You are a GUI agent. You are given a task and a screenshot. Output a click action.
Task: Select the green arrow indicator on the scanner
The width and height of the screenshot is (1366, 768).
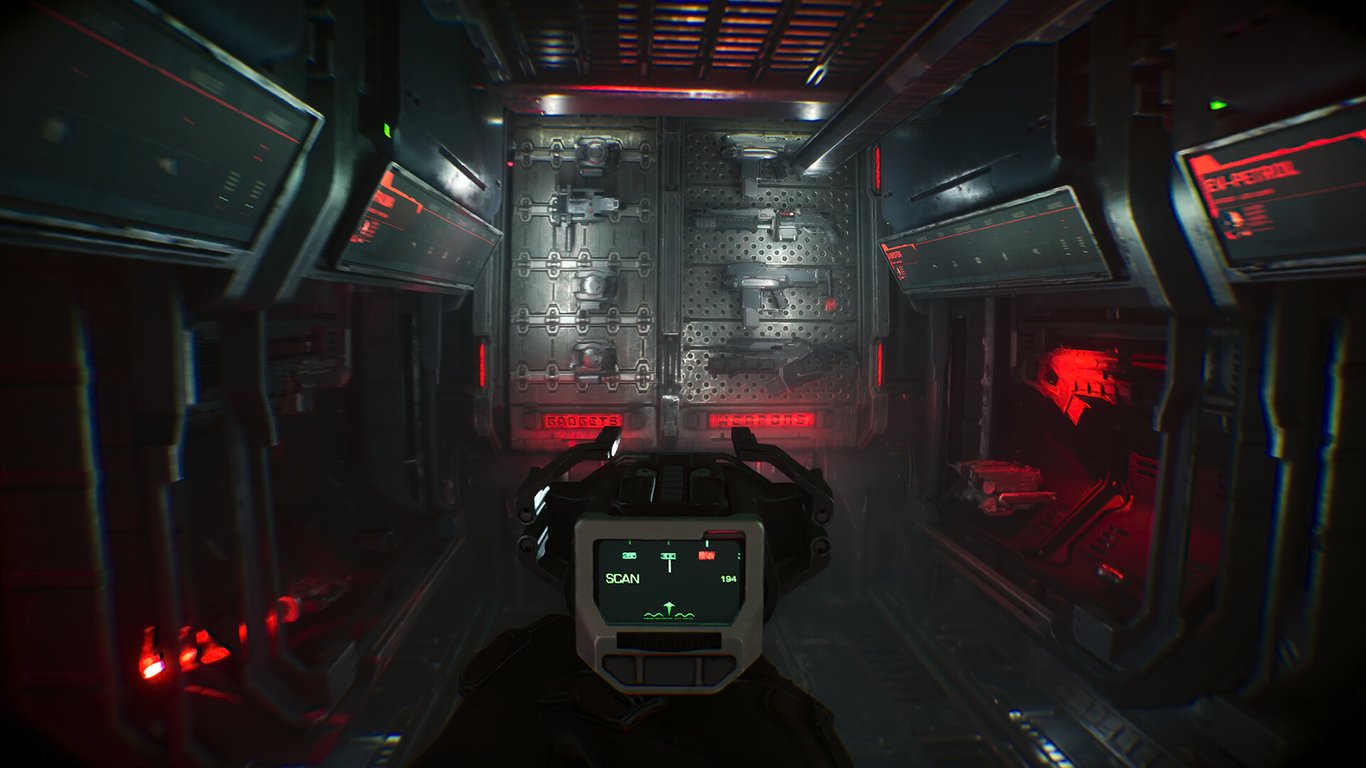tap(669, 605)
